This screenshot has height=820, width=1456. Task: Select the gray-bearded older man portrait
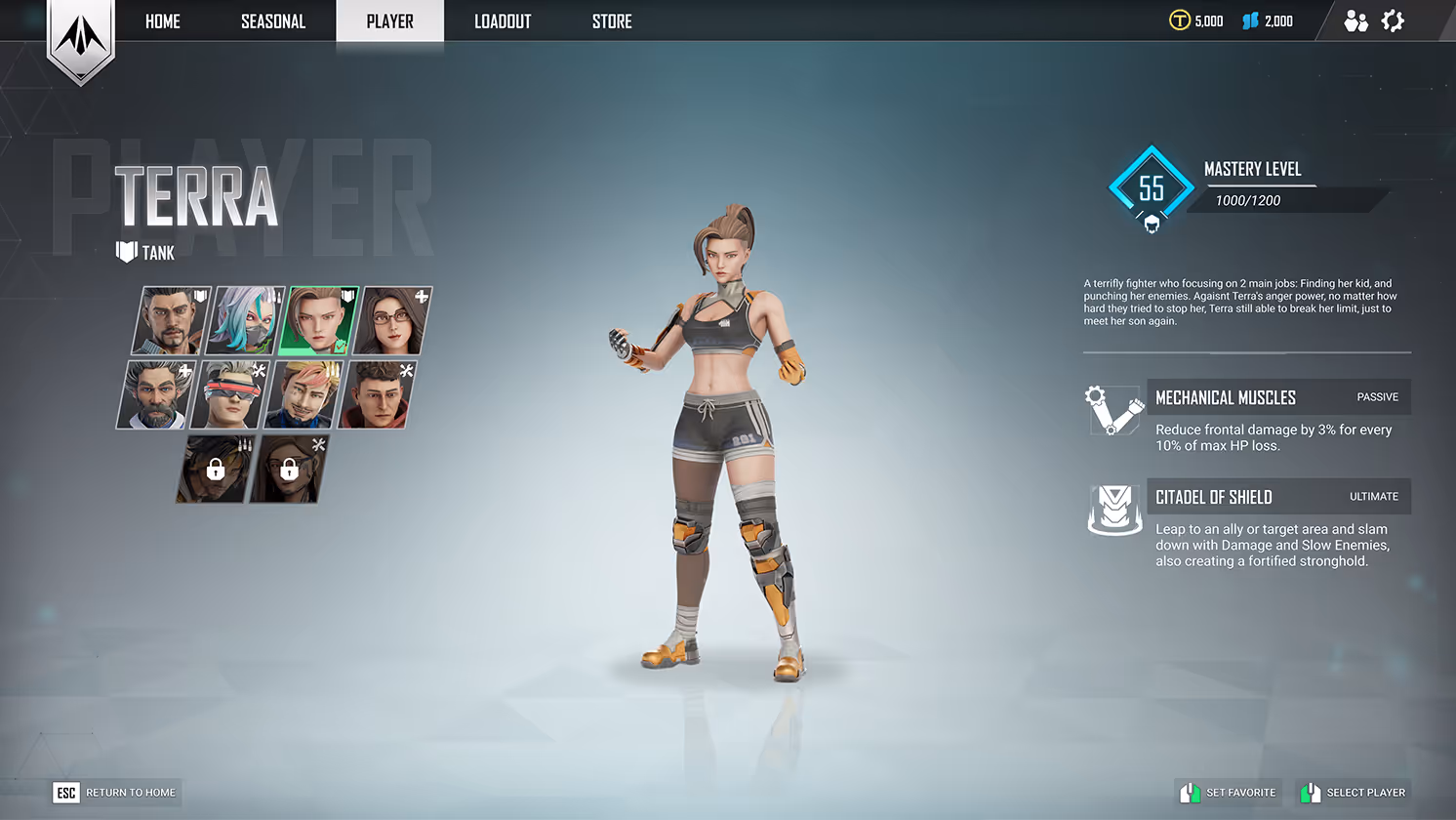(156, 394)
